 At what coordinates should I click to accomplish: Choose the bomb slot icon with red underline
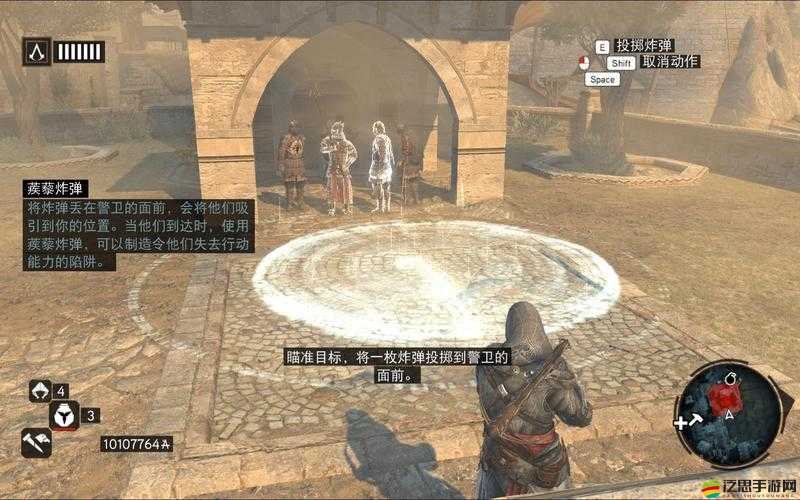(x=64, y=415)
